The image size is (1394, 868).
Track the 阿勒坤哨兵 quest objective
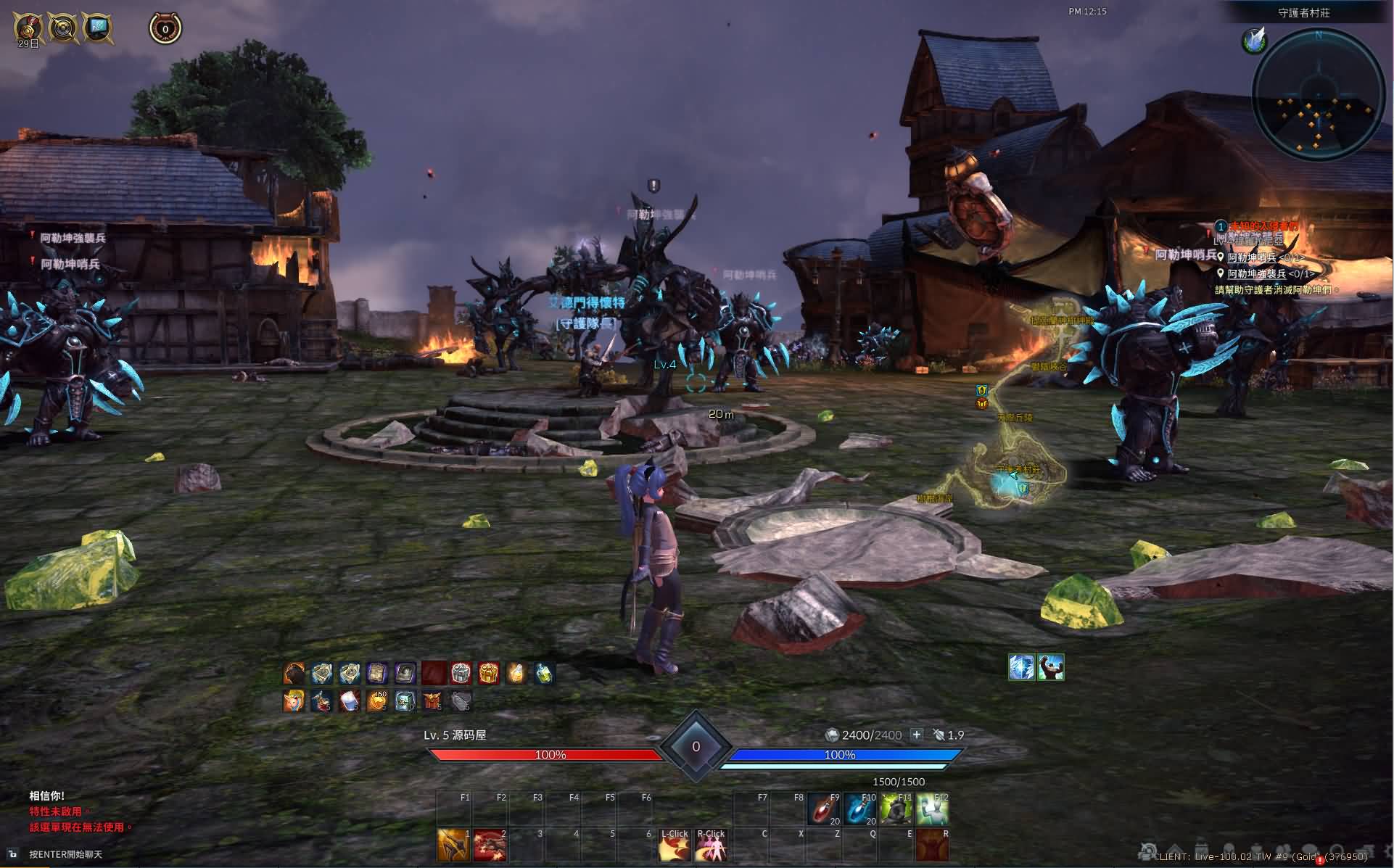(1252, 257)
